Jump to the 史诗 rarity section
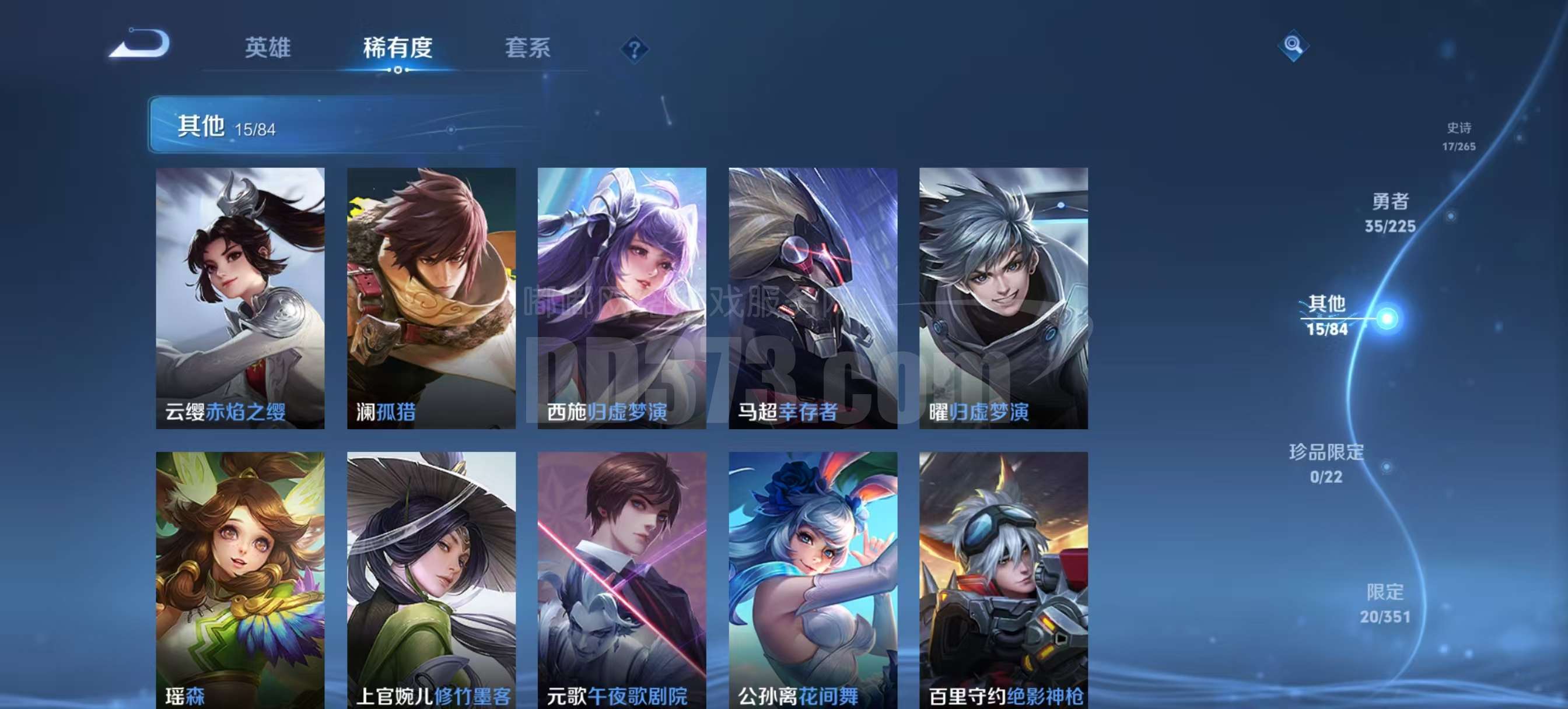The image size is (1568, 709). 1458,136
